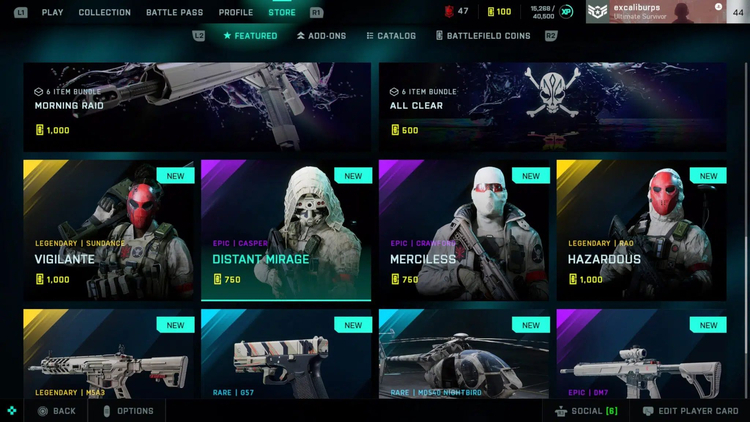Select the Distant Mirage epic skin
The height and width of the screenshot is (422, 750).
(x=286, y=229)
